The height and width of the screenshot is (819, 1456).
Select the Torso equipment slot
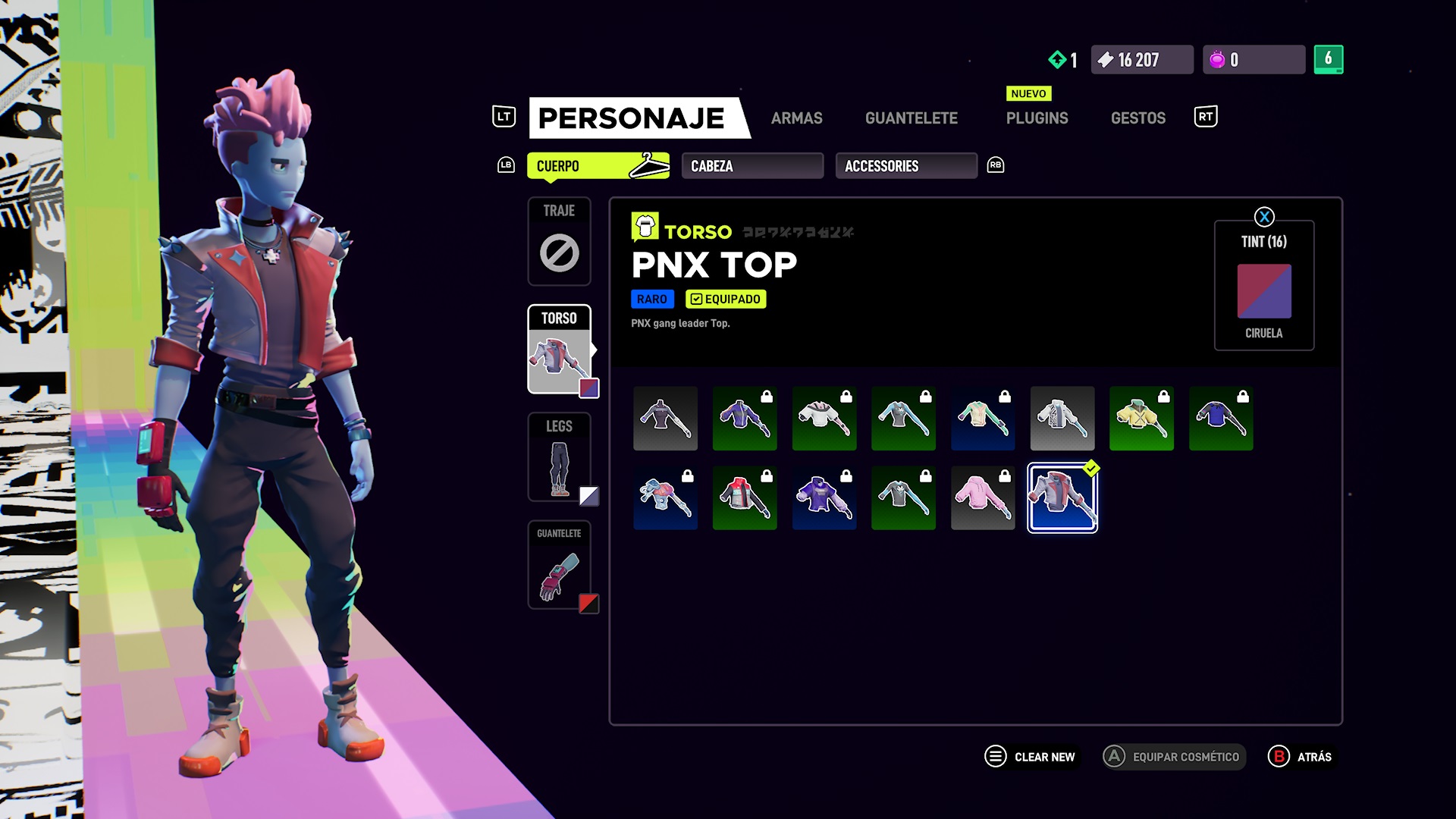tap(559, 350)
